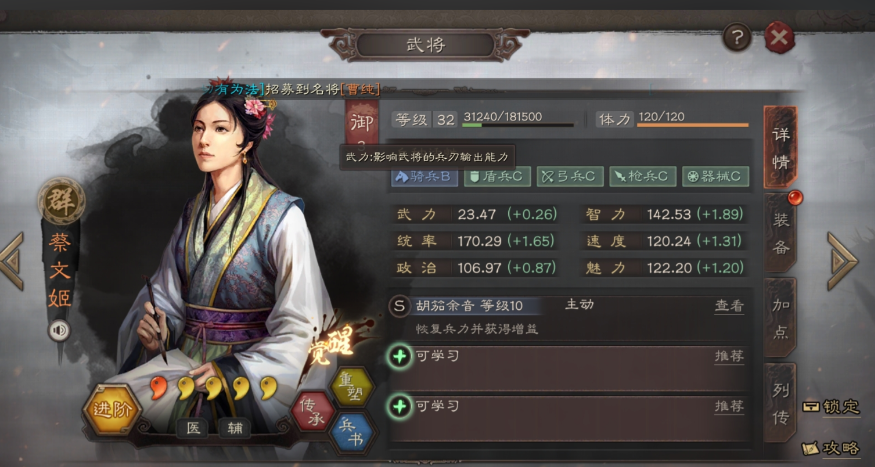Select the 弓兵C archer troop type
This screenshot has width=875, height=467.
(x=569, y=176)
